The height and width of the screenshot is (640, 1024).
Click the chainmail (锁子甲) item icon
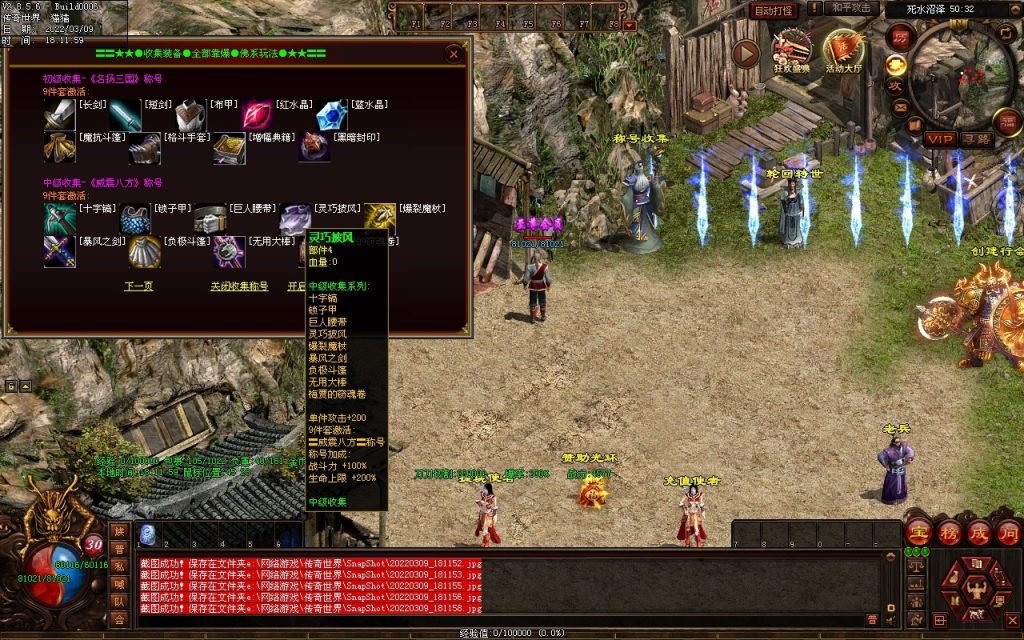[135, 219]
